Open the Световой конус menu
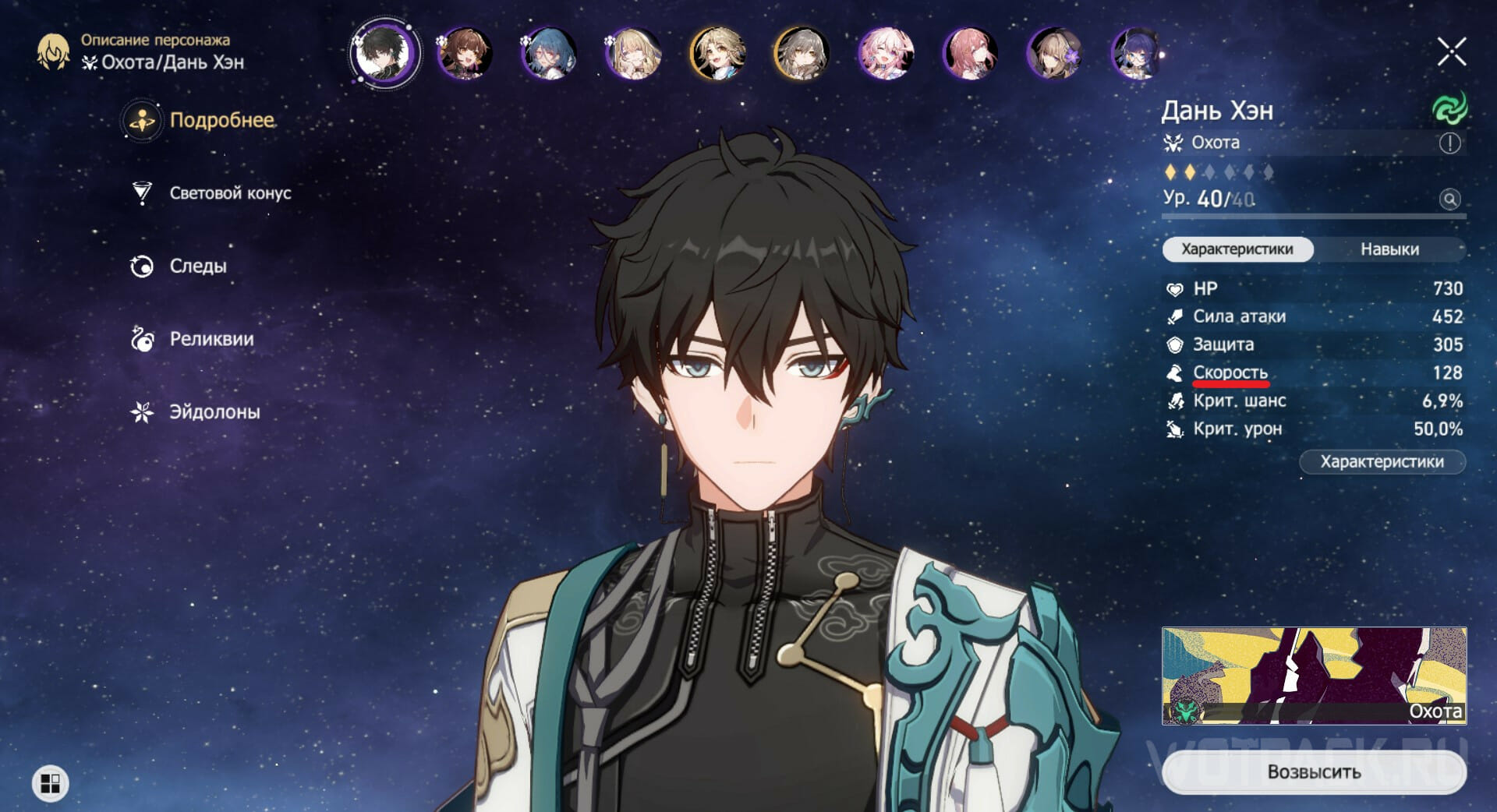1497x812 pixels. pyautogui.click(x=229, y=193)
